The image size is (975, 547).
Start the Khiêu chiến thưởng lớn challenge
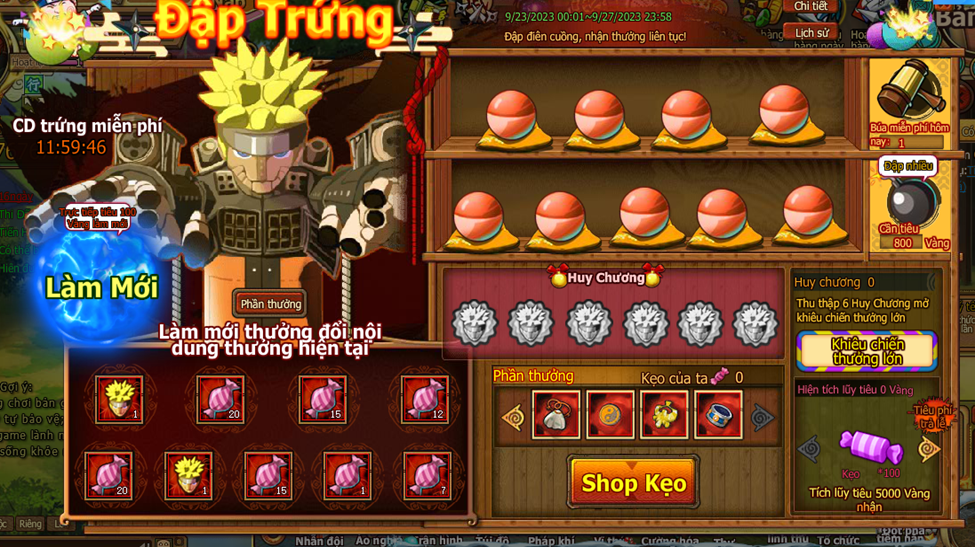tap(867, 351)
